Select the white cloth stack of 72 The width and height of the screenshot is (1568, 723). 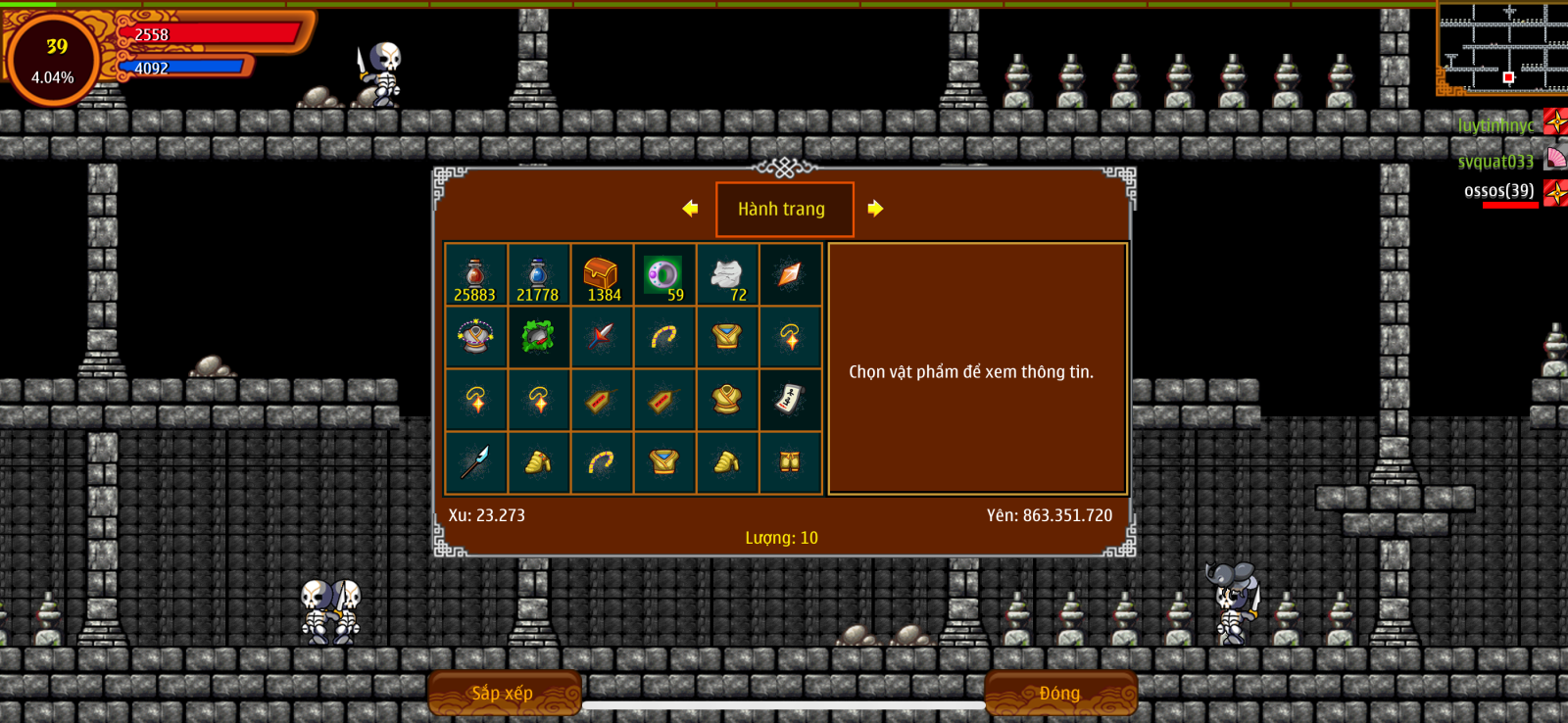(727, 275)
